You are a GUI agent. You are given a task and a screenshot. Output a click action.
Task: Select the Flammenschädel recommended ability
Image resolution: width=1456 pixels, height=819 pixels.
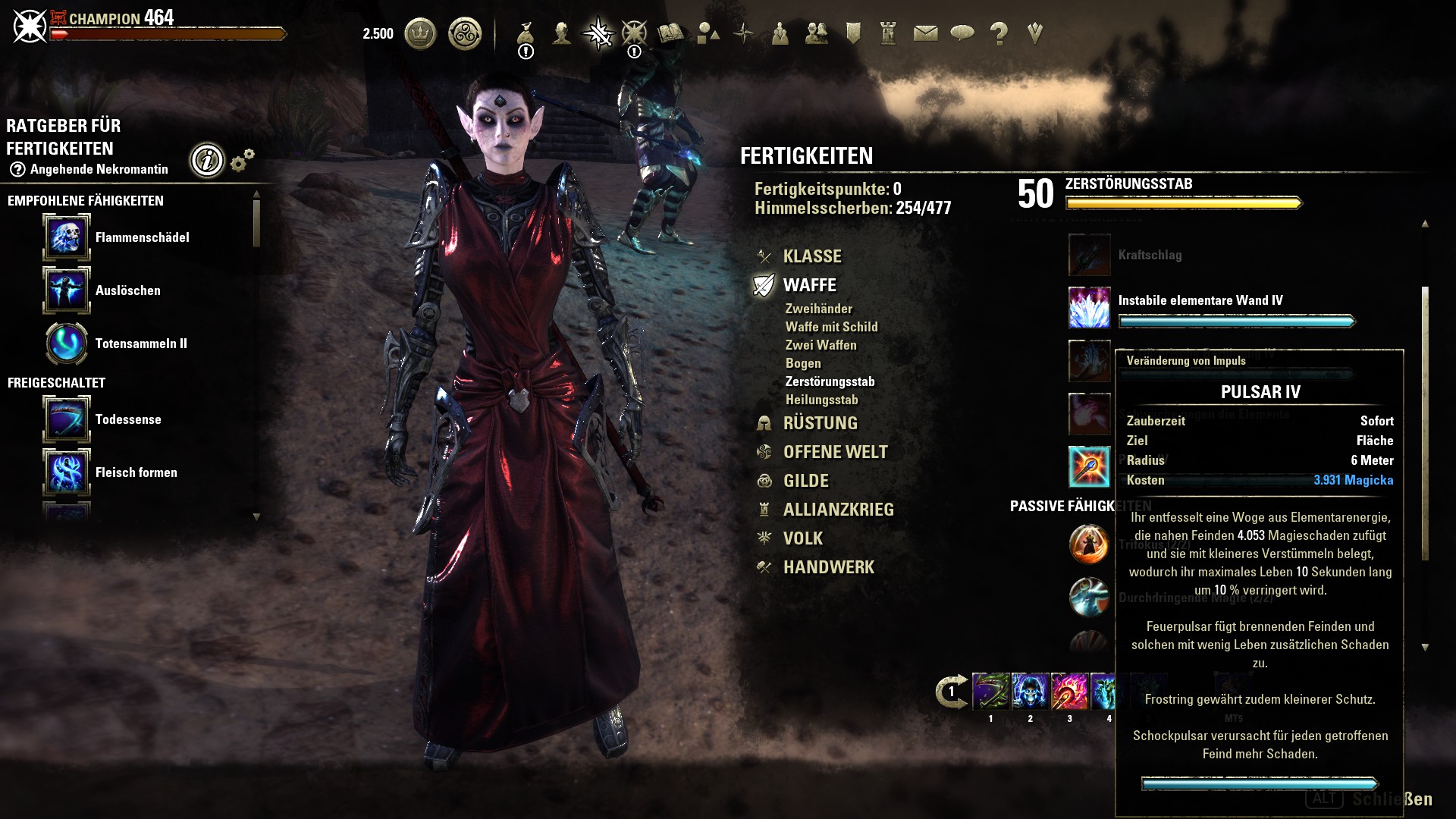[x=67, y=237]
